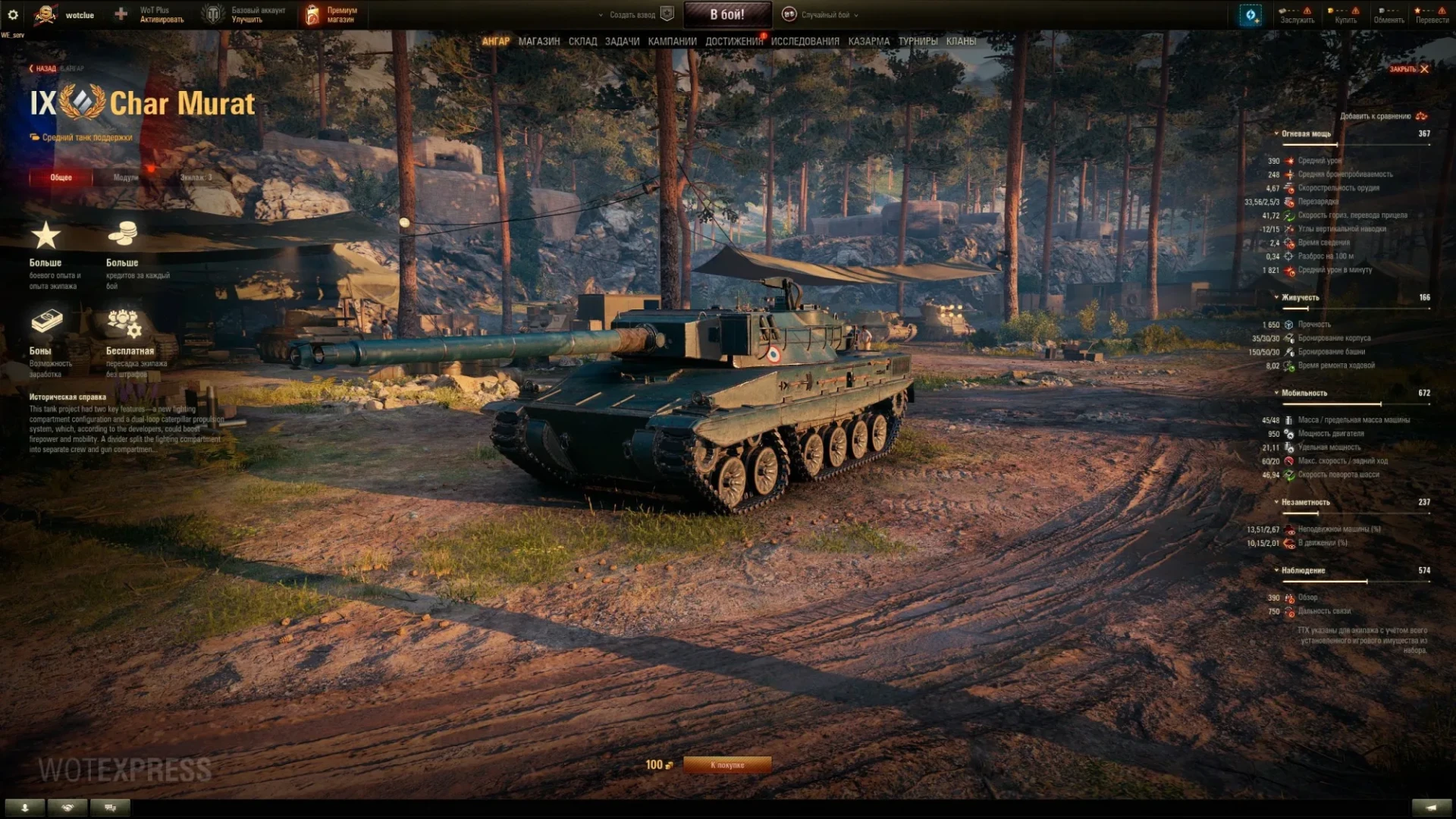
Task: Close the vehicle preview with ЗАКРЫТЬ
Action: click(1409, 69)
